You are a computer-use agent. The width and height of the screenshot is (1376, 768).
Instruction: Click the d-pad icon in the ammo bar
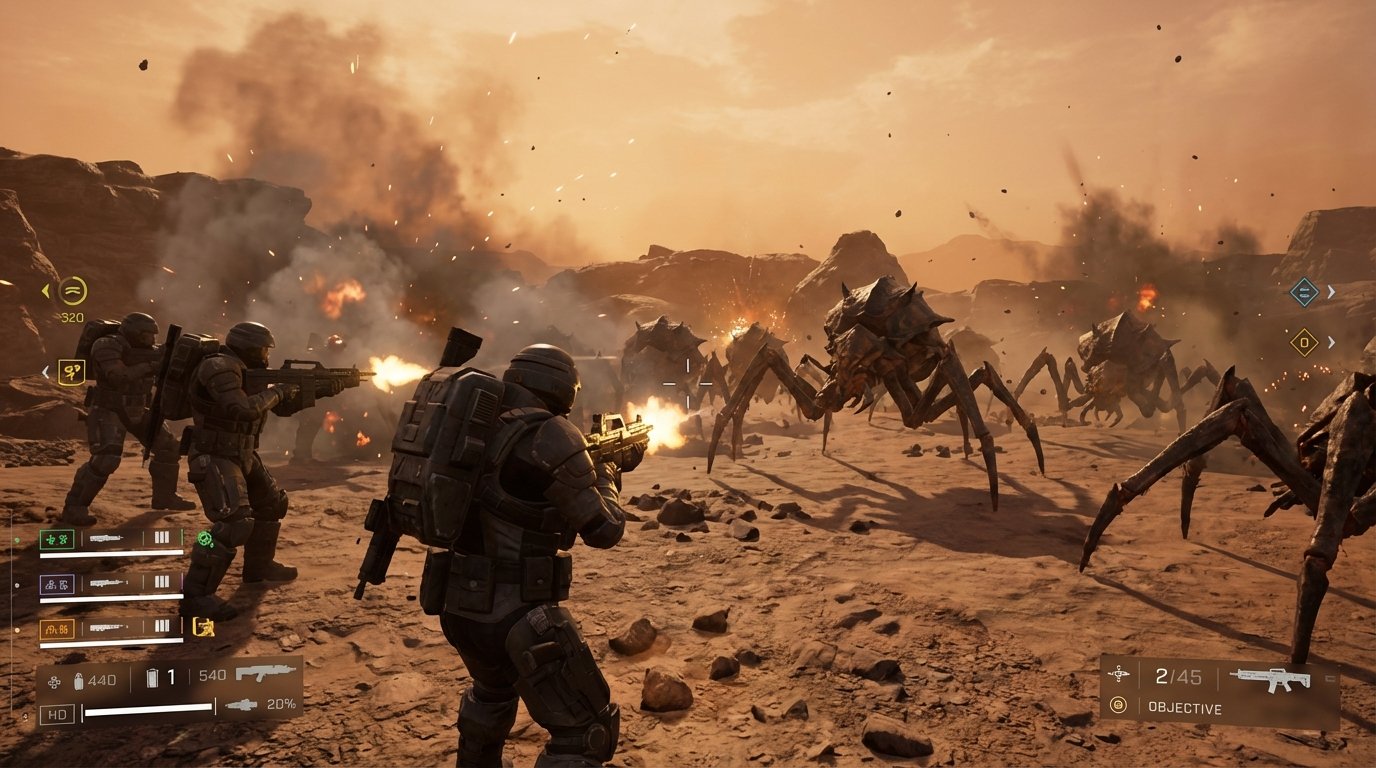(x=54, y=679)
